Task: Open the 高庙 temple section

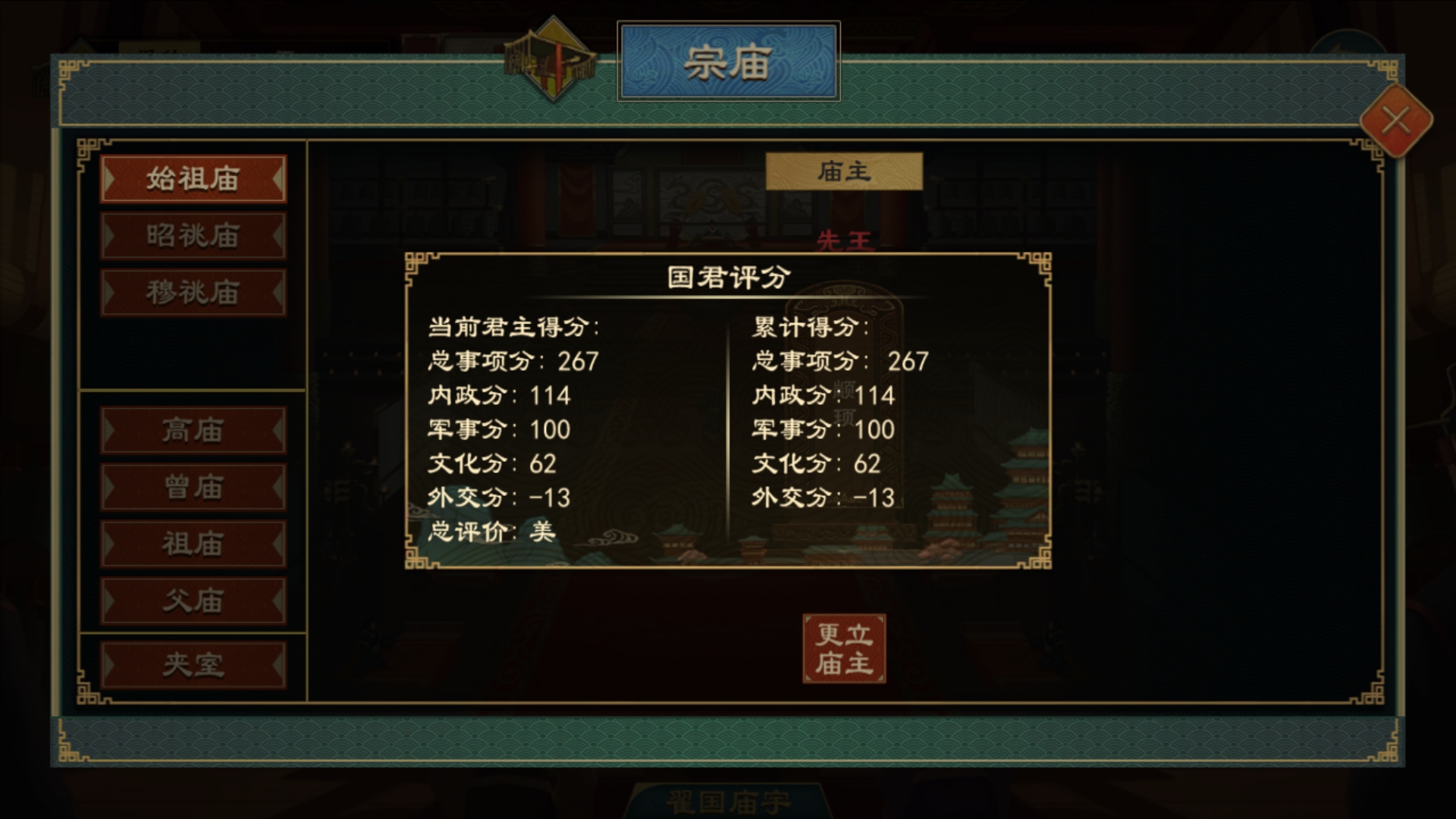Action: point(193,430)
